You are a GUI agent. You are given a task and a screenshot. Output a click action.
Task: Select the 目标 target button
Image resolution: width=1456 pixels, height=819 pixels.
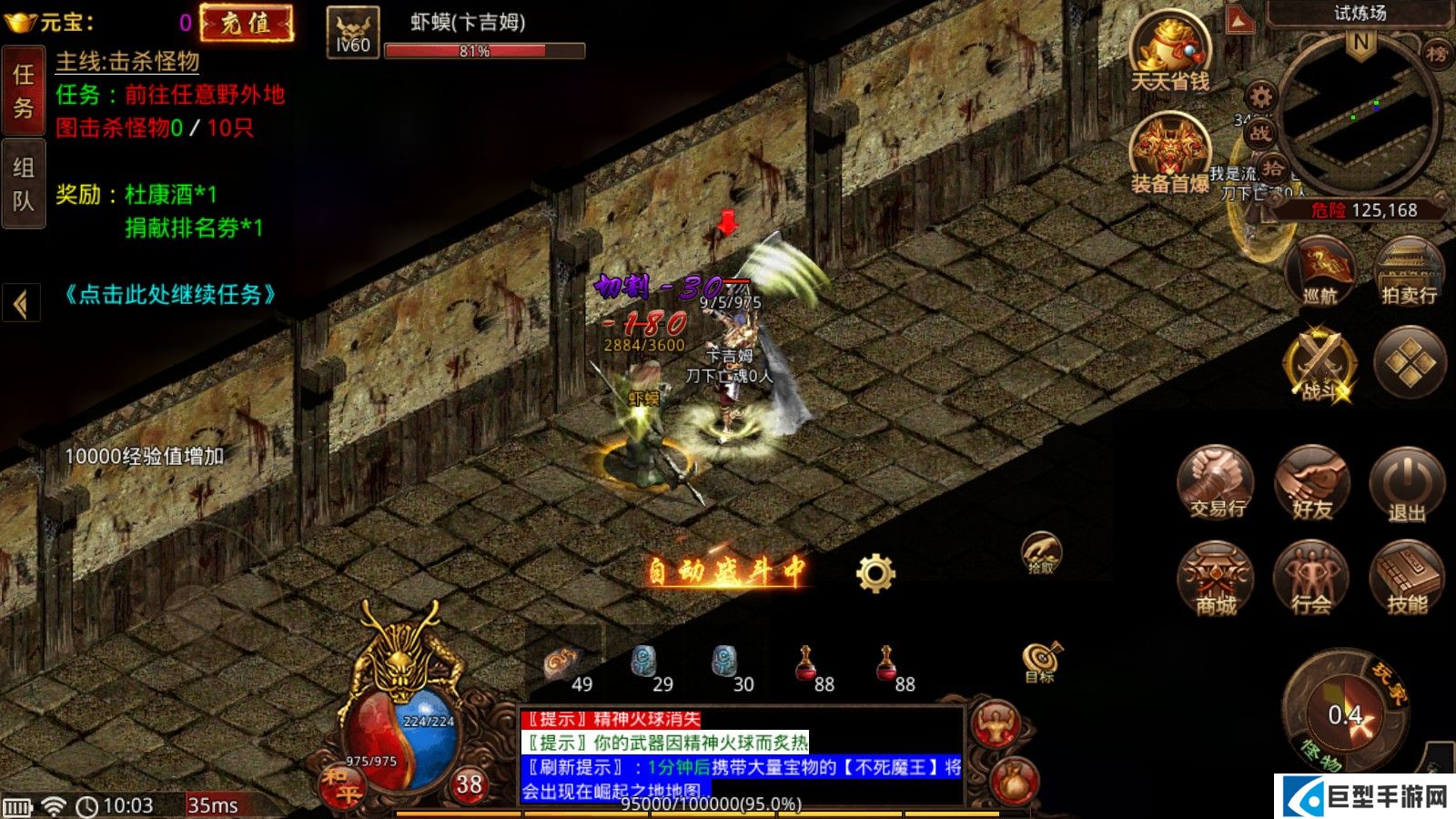1040,662
